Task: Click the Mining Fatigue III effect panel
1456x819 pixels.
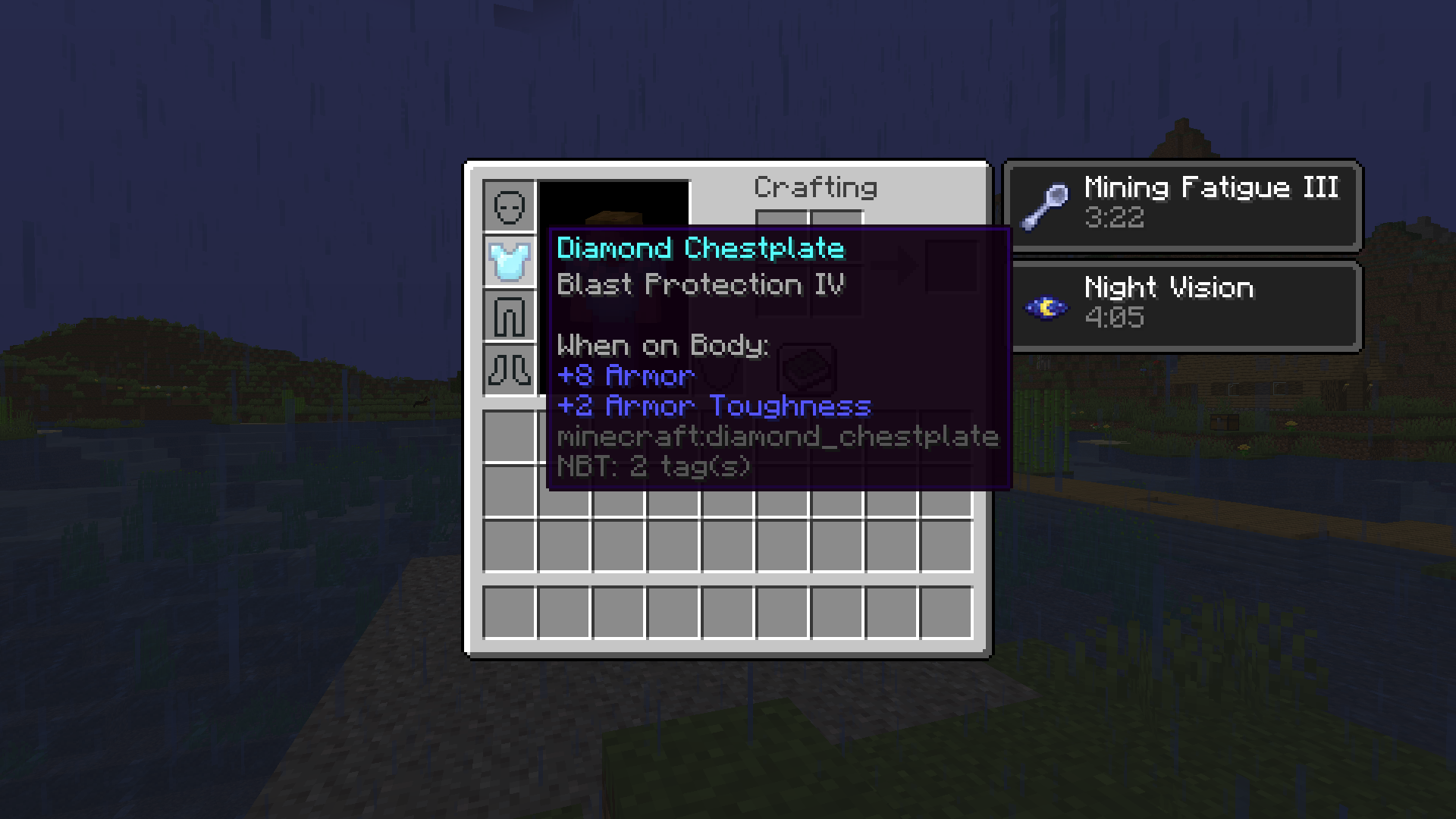Action: [1183, 206]
